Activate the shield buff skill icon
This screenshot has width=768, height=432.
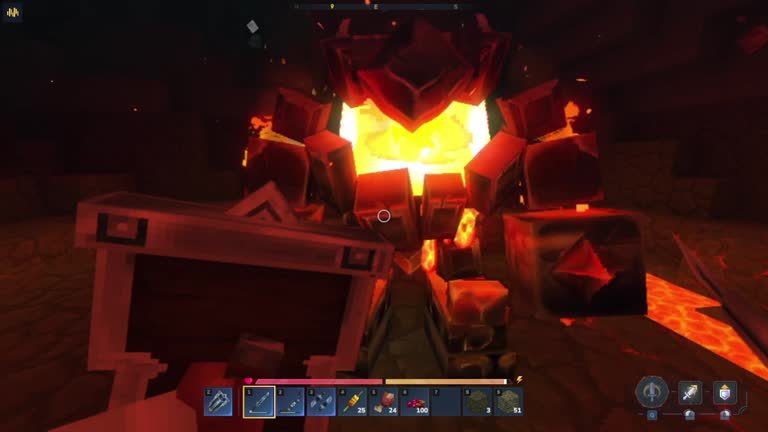[x=724, y=392]
